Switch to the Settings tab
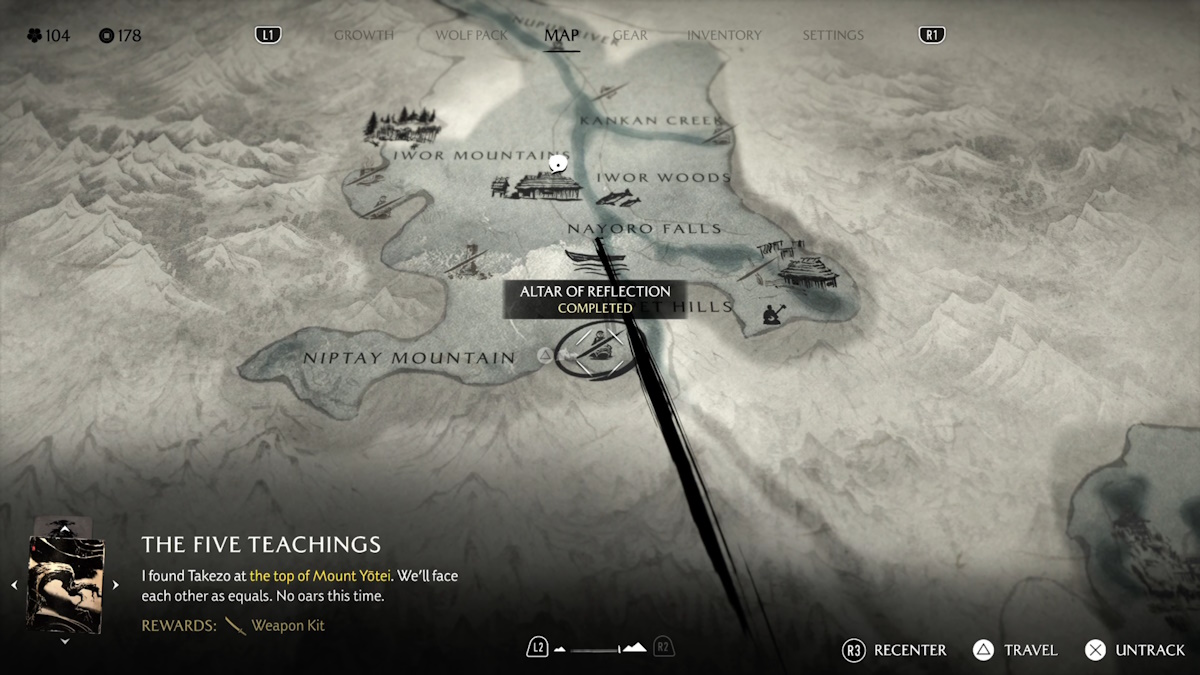Screen dimensions: 1200x675 (832, 35)
